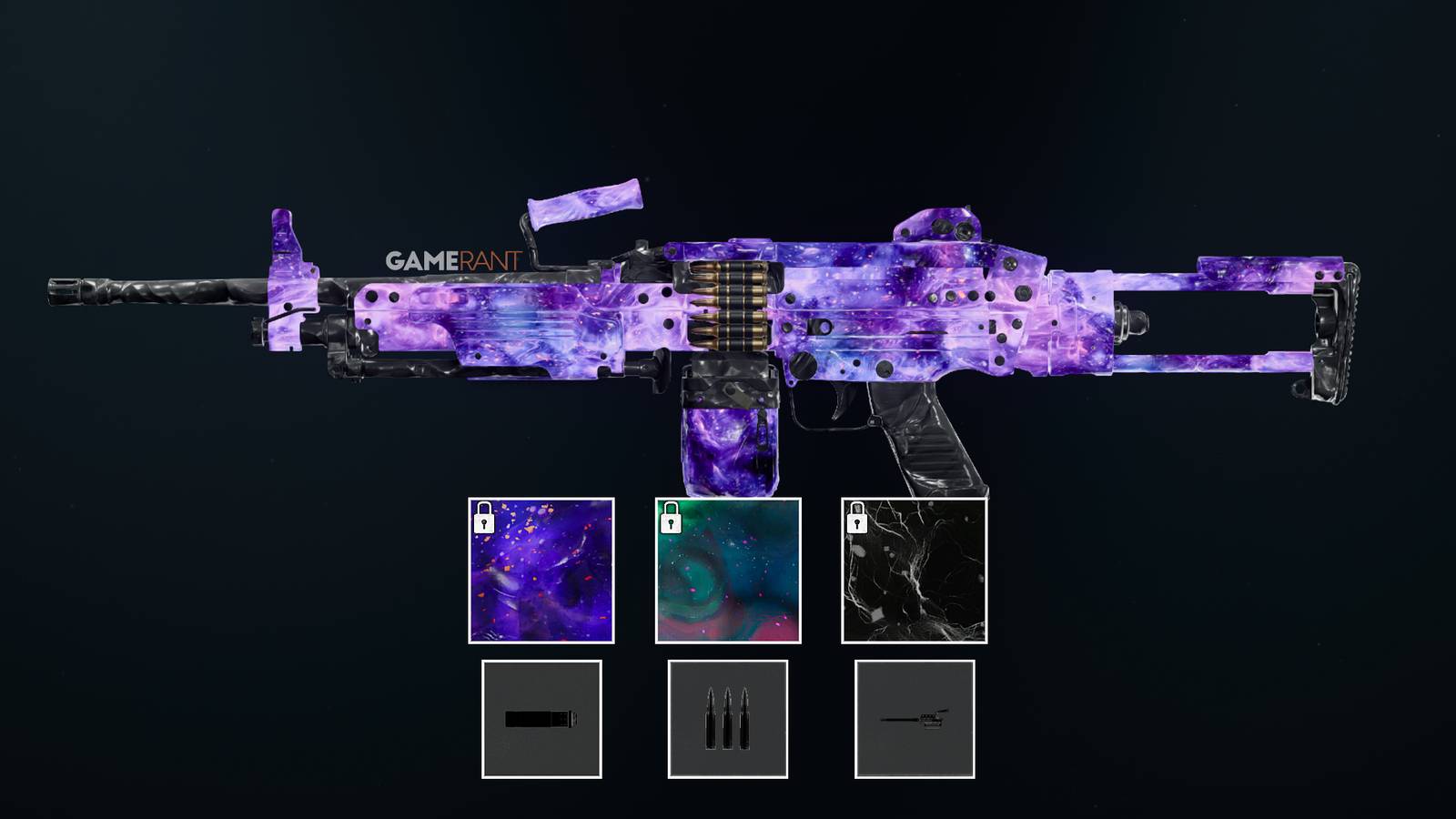This screenshot has height=819, width=1456.
Task: Select the suppressor attachment icon
Action: pos(543,720)
